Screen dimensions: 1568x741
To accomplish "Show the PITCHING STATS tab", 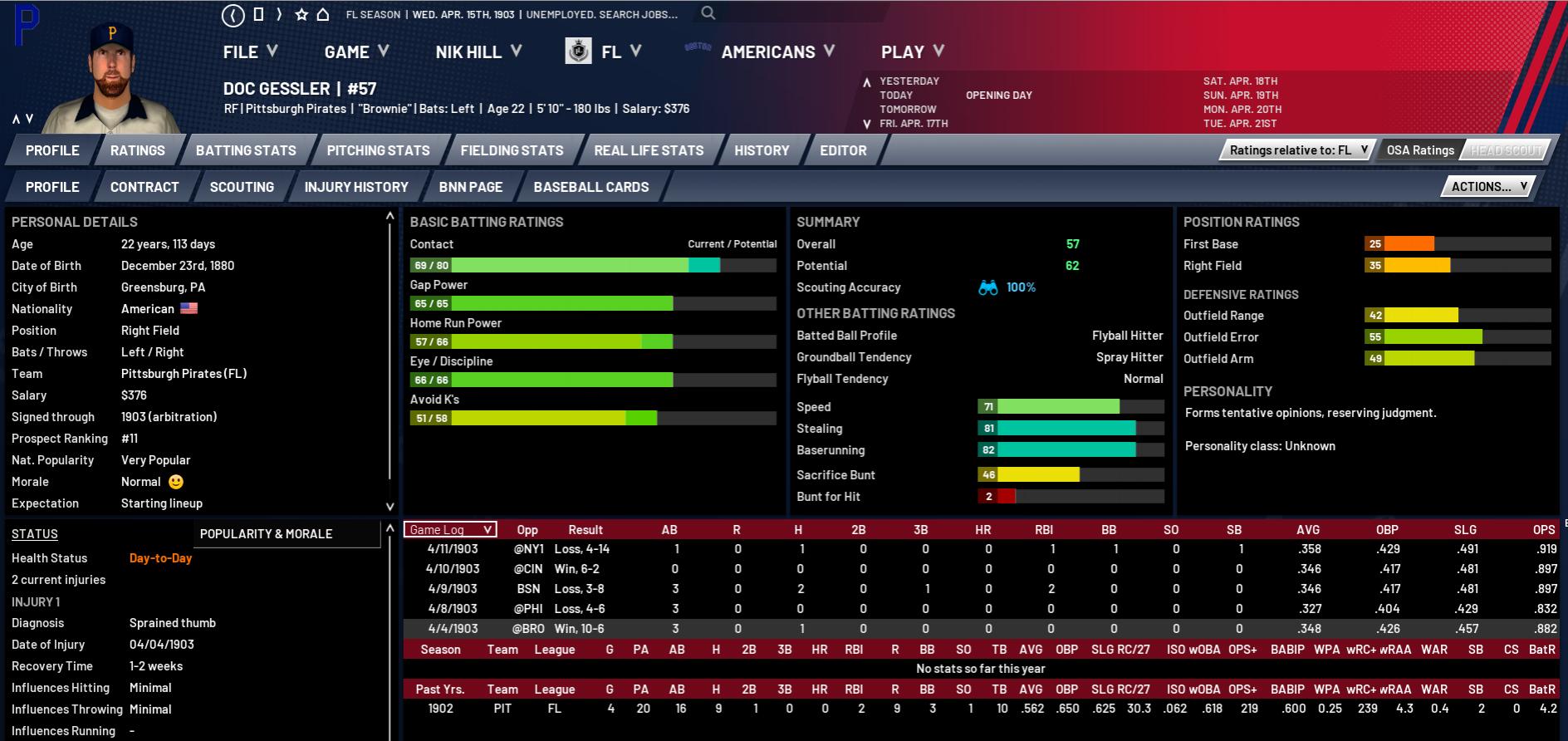I will 378,150.
